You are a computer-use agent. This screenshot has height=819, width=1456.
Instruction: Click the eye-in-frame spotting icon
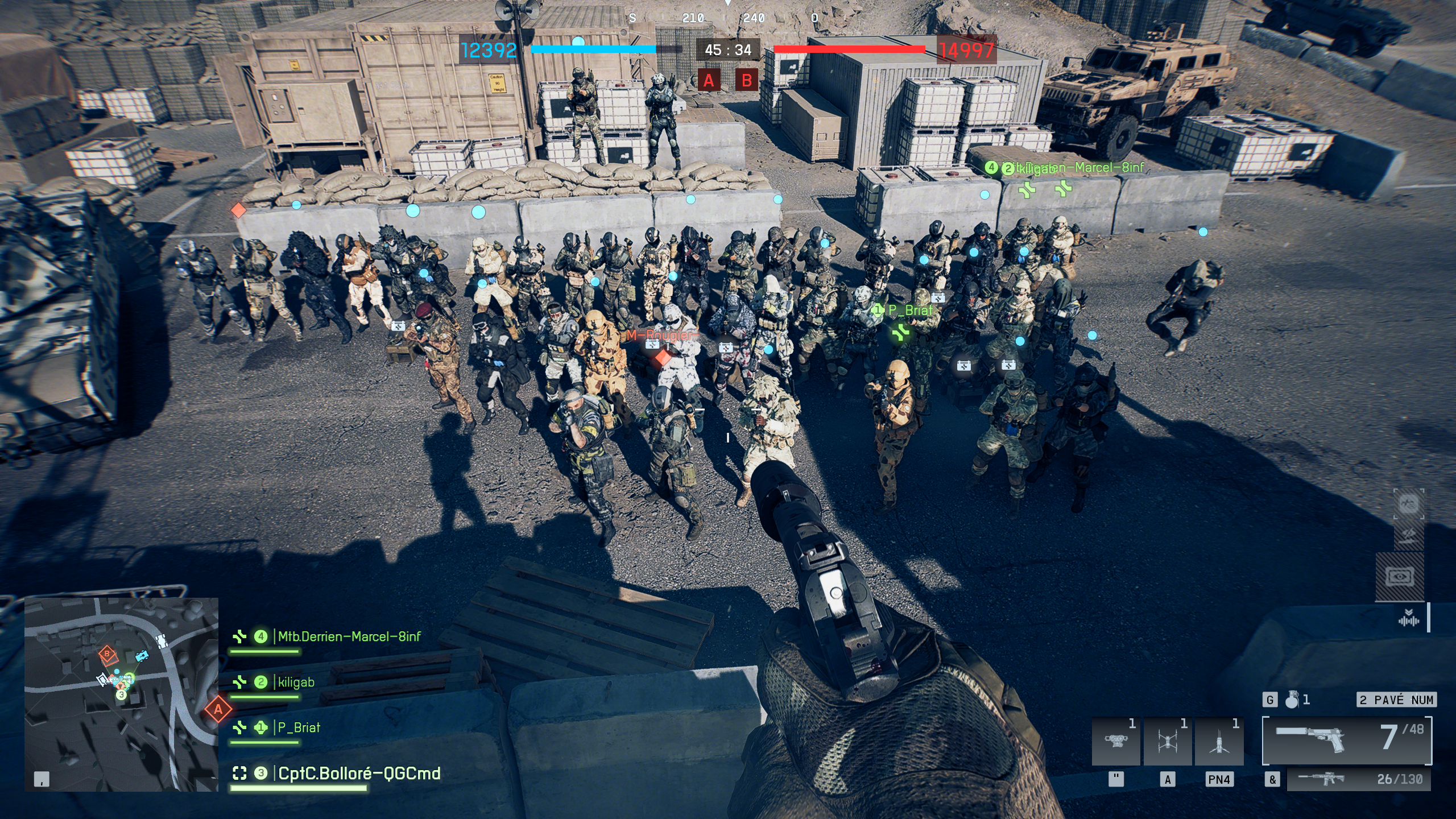(1400, 577)
